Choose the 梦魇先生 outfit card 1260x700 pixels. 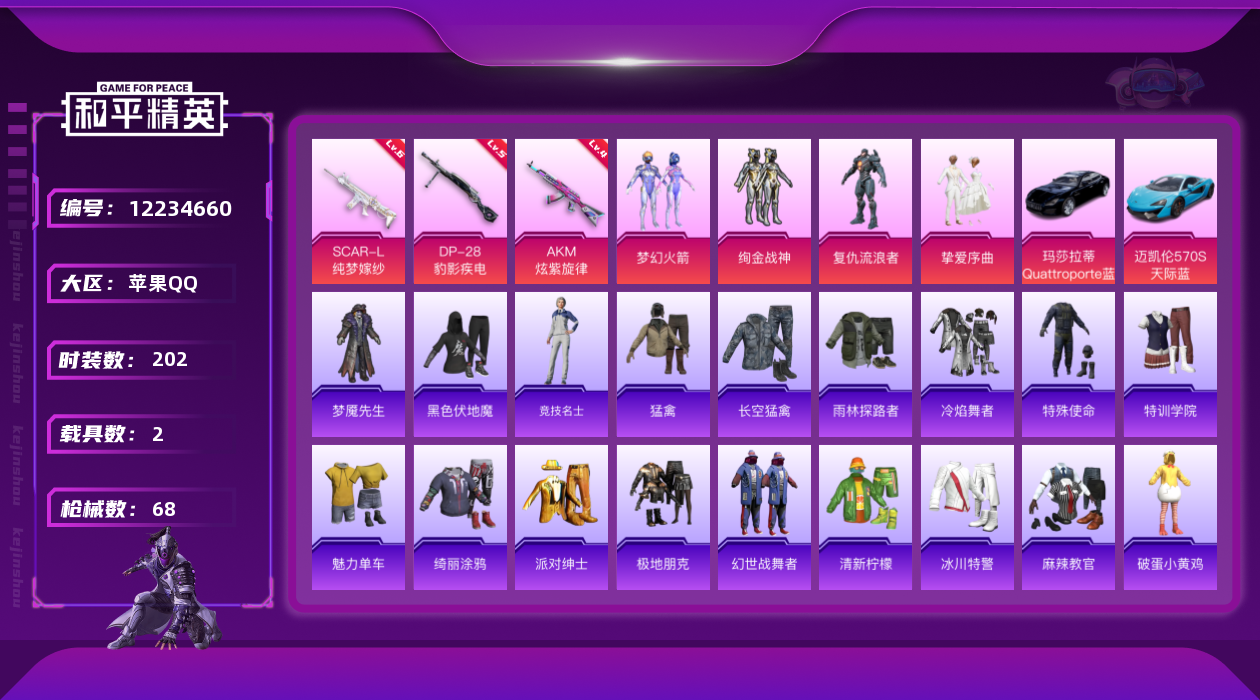click(x=358, y=364)
